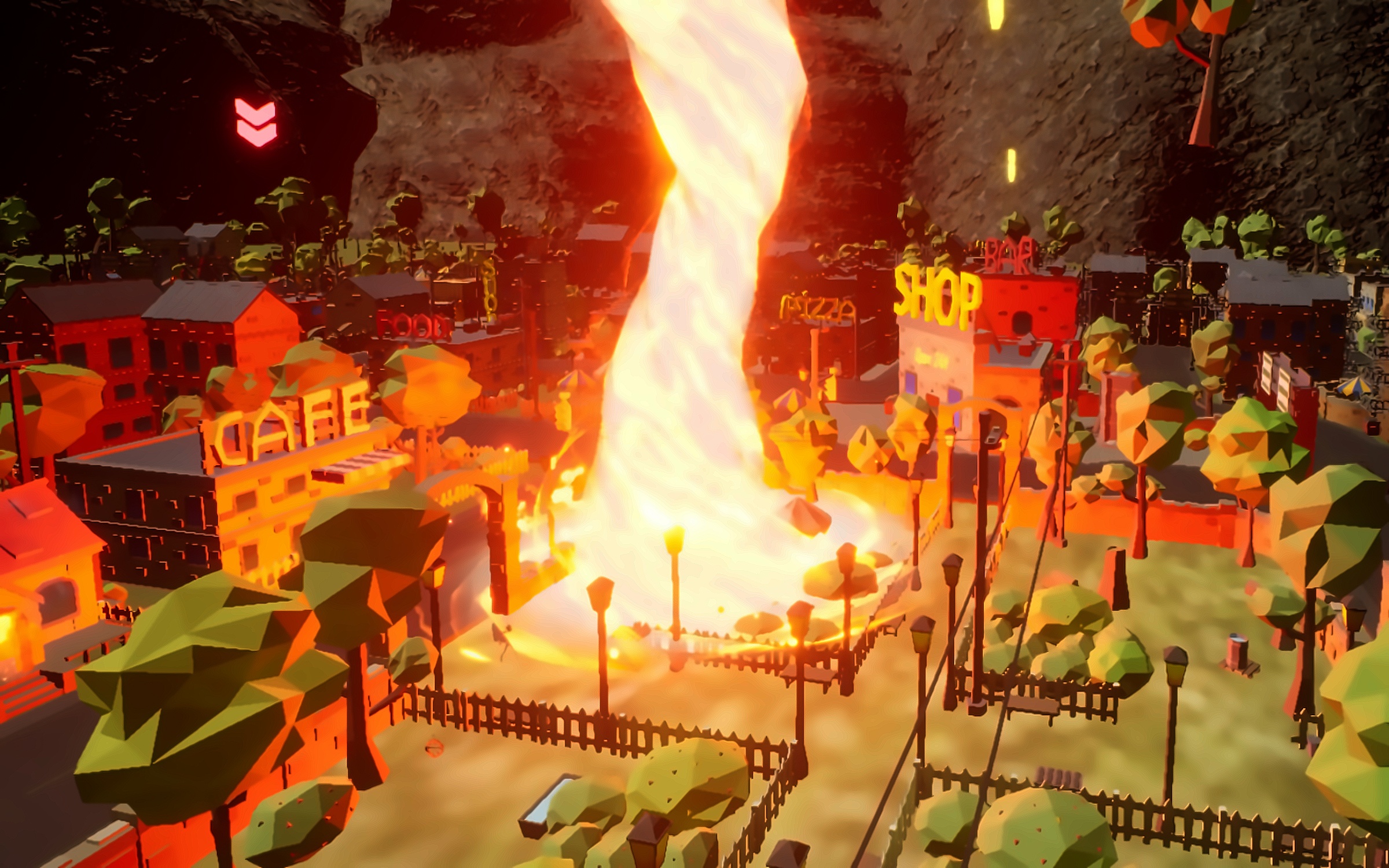Image resolution: width=1389 pixels, height=868 pixels.
Task: Click the pink double-chevron objective marker
Action: pyautogui.click(x=256, y=122)
